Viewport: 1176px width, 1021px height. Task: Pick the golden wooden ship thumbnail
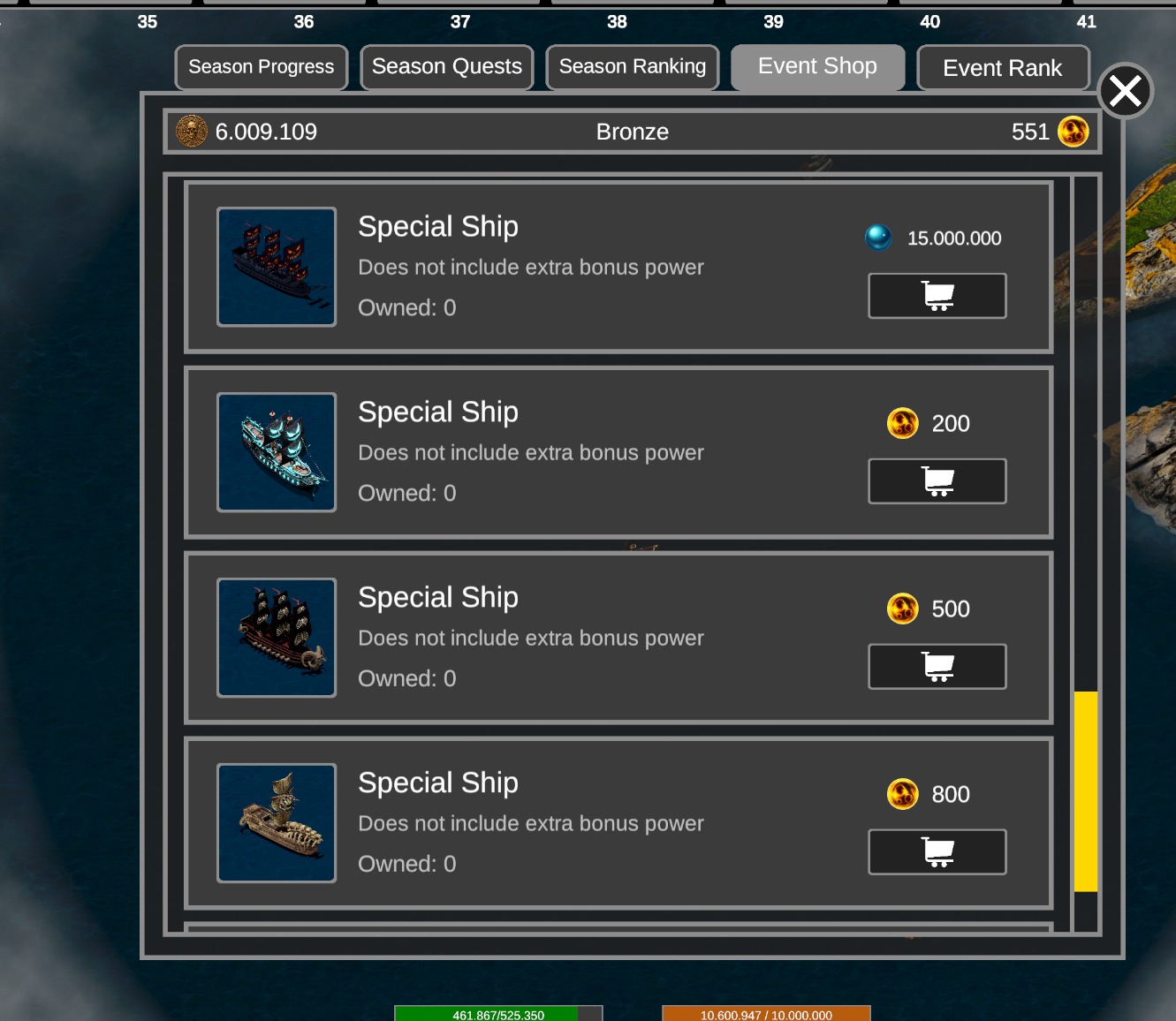(x=277, y=823)
